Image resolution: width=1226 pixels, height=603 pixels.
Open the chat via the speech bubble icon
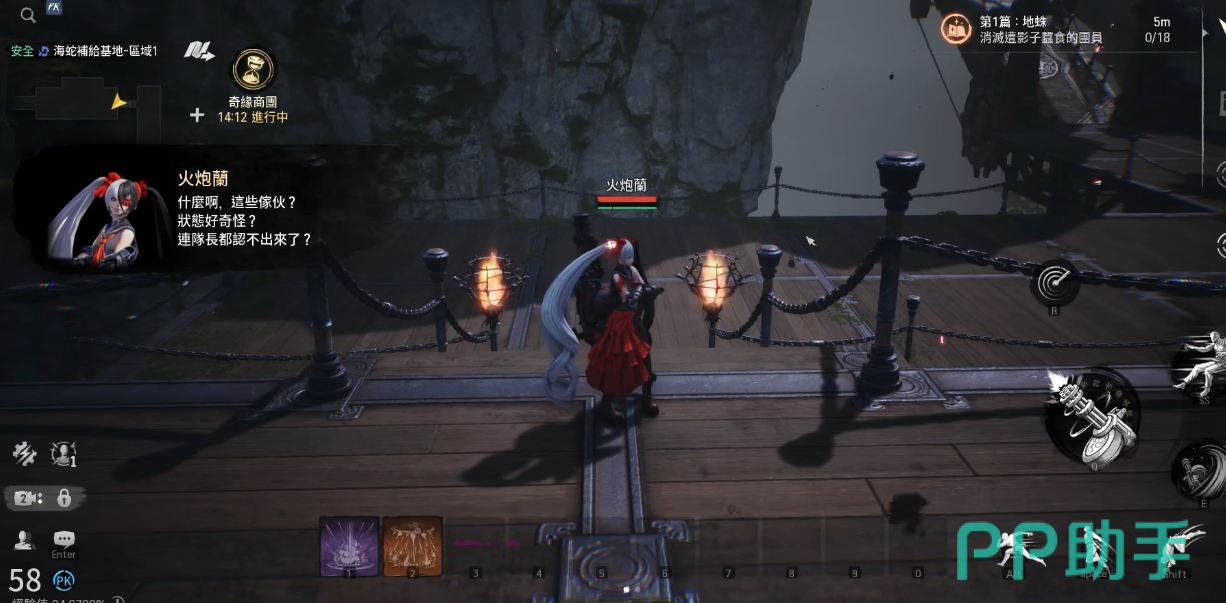[64, 539]
